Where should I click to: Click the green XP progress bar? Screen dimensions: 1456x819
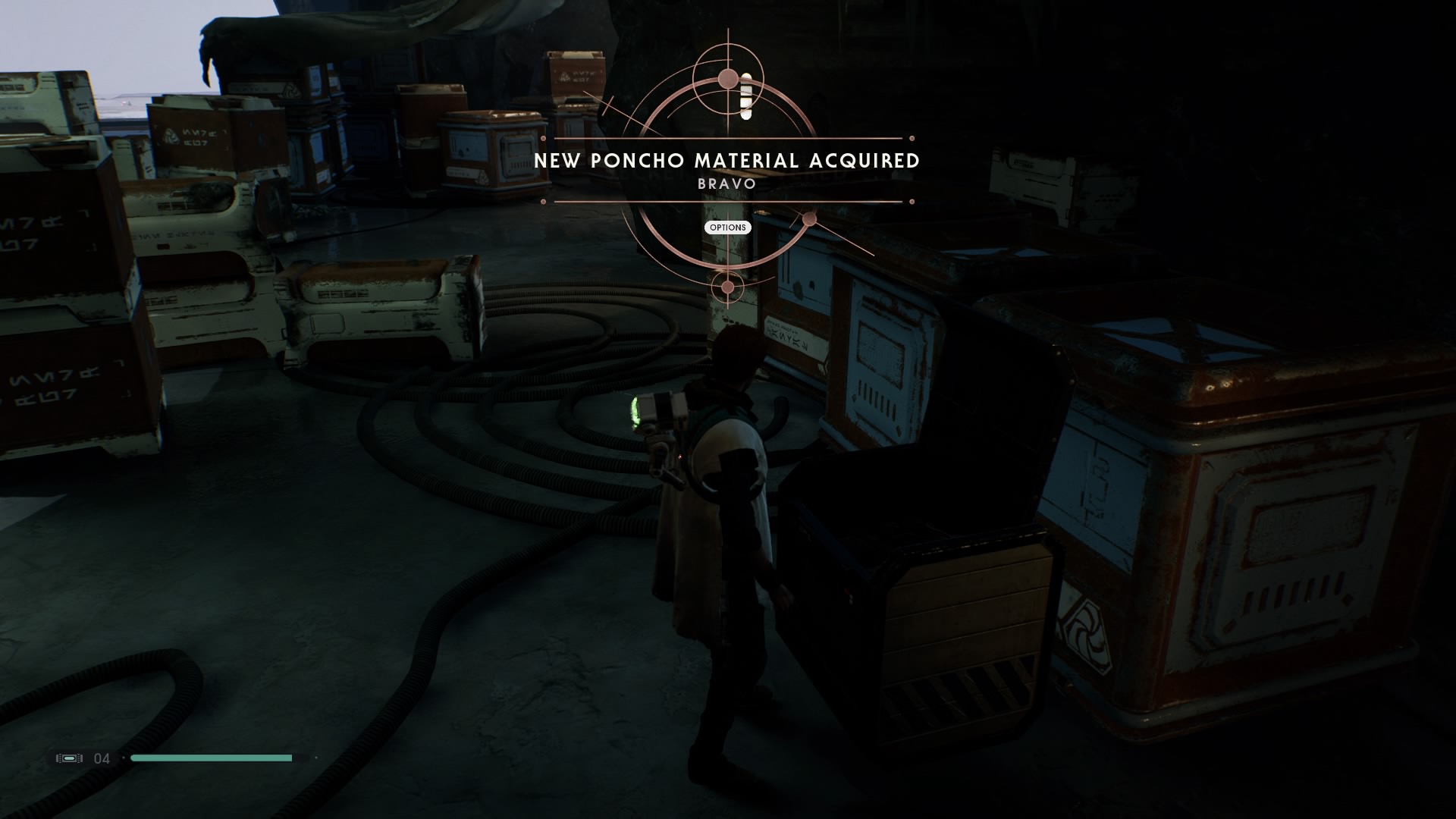coord(212,758)
